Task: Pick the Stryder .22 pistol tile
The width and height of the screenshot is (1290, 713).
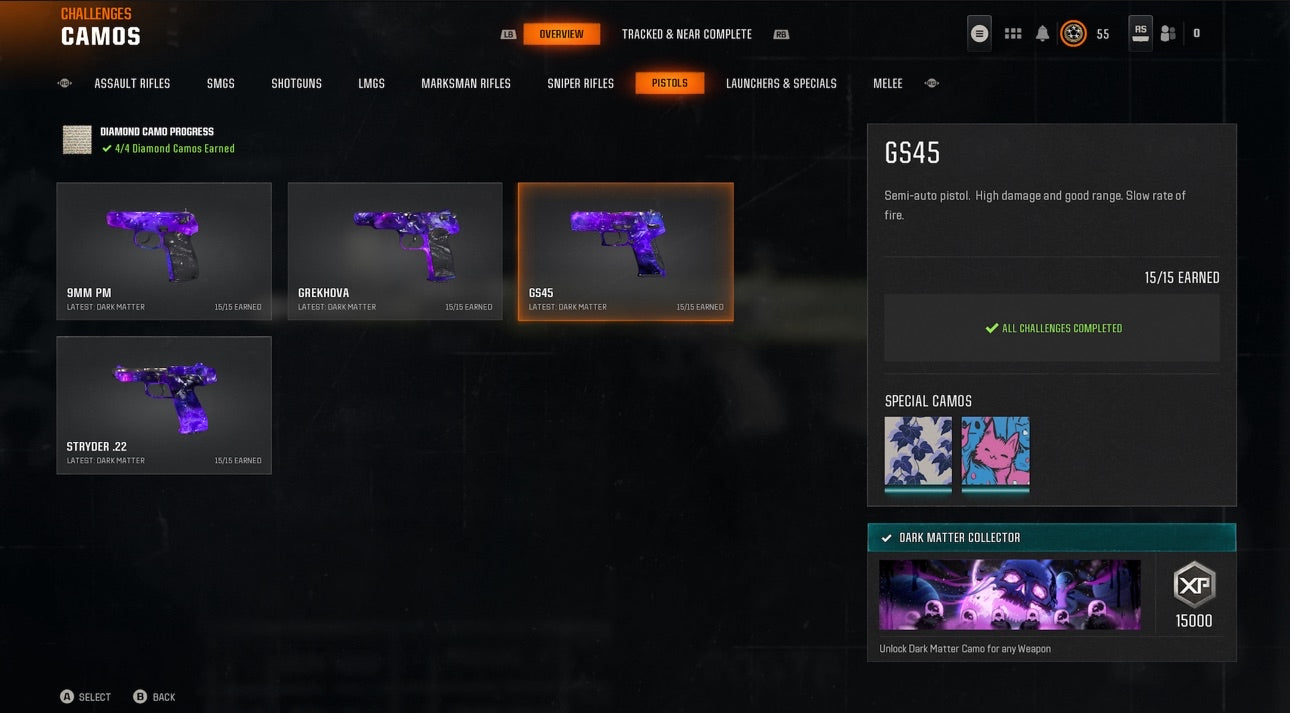Action: (x=164, y=405)
